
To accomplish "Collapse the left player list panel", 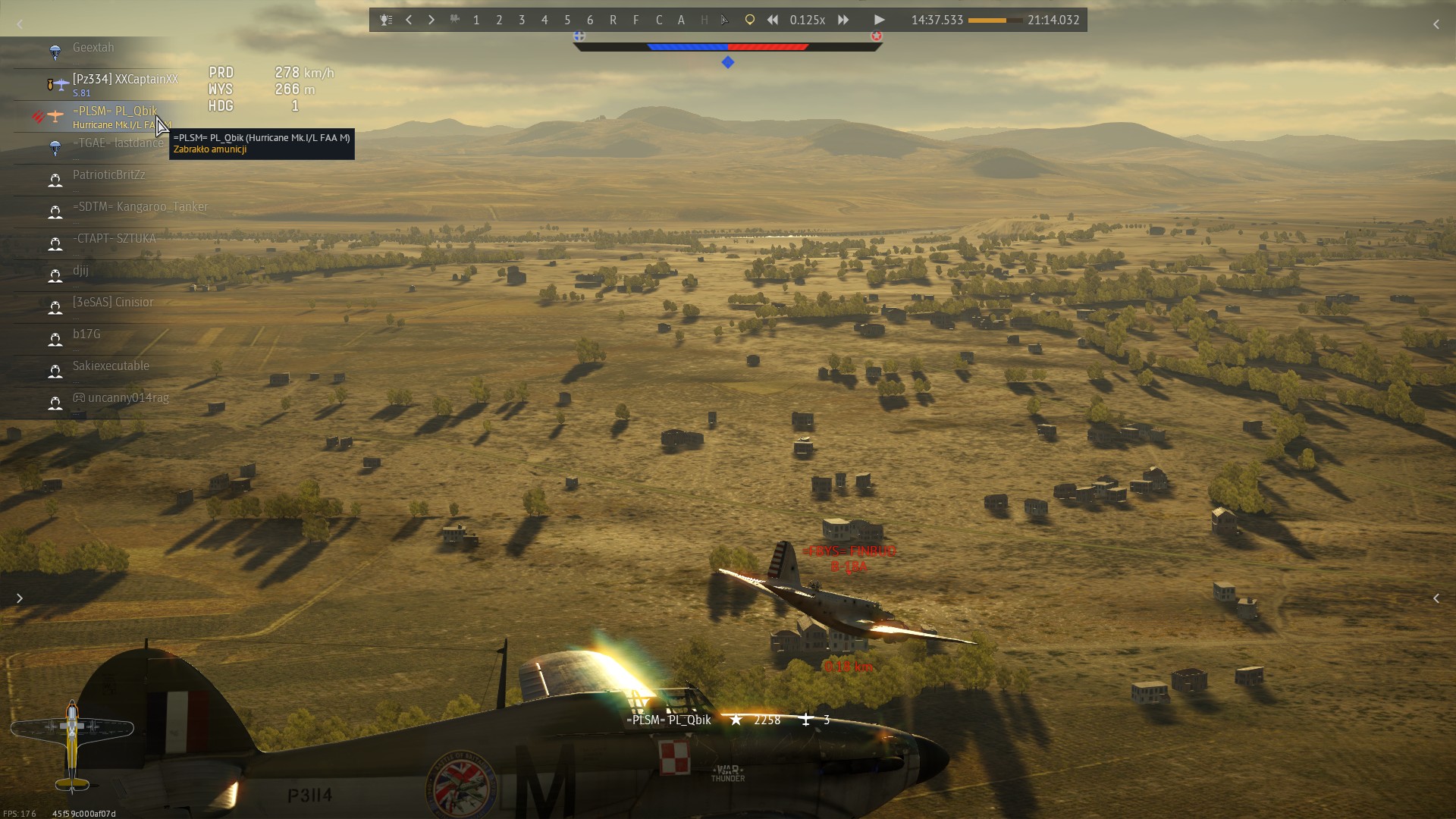I will point(20,25).
